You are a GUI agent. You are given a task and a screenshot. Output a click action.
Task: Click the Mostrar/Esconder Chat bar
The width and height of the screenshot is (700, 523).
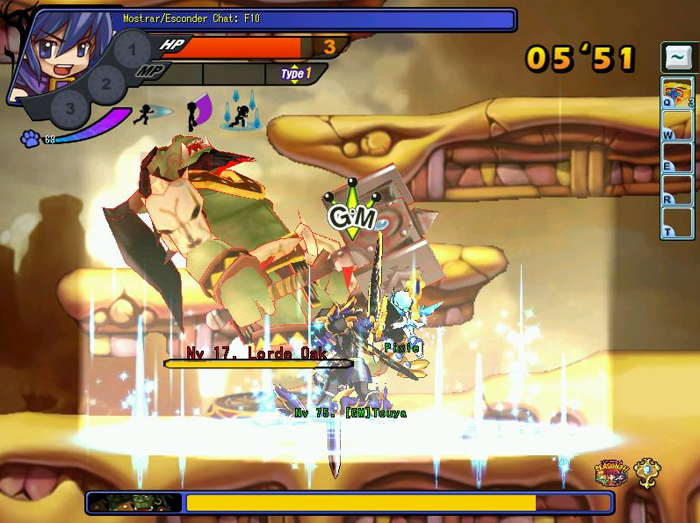pyautogui.click(x=318, y=19)
